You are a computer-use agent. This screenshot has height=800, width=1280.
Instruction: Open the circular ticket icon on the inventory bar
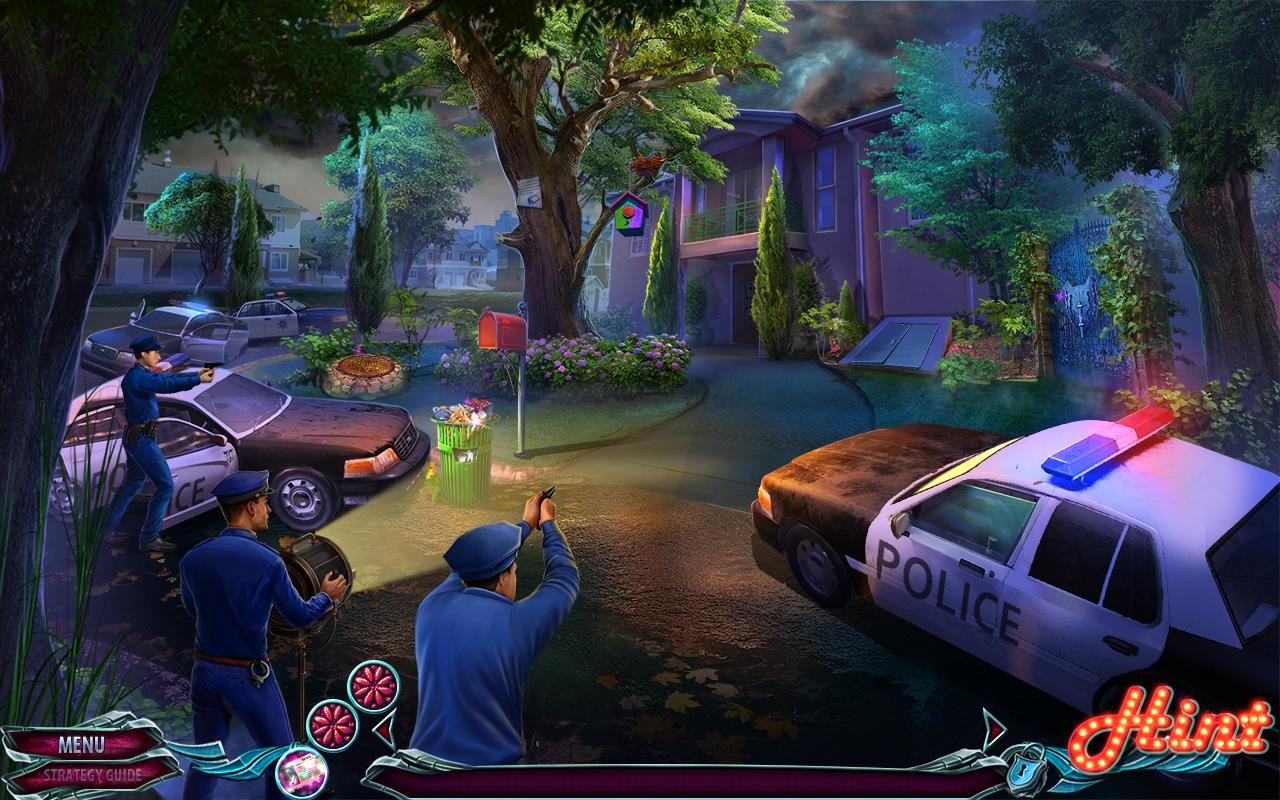pos(300,773)
